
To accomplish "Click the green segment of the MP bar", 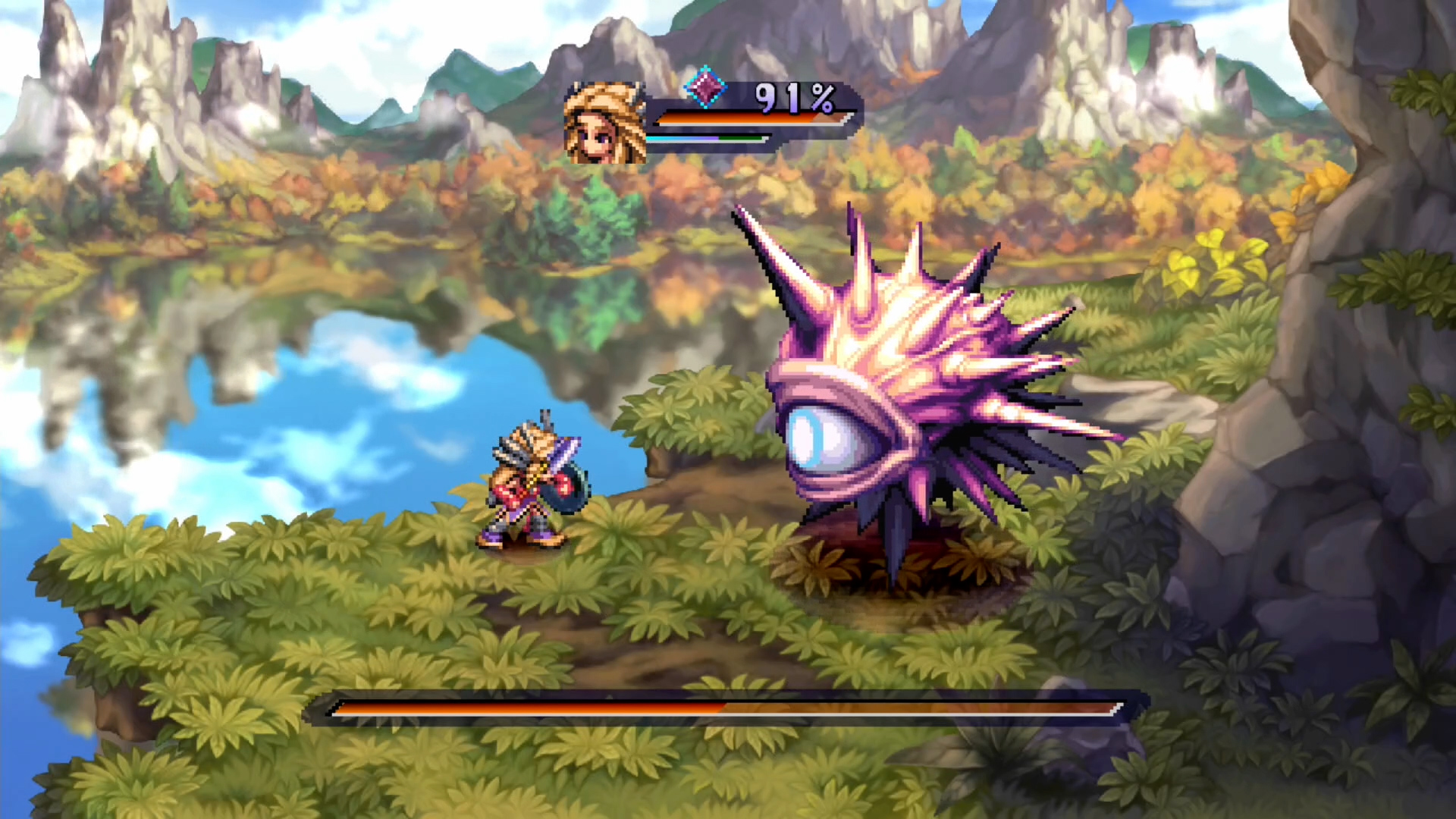I will tap(739, 138).
